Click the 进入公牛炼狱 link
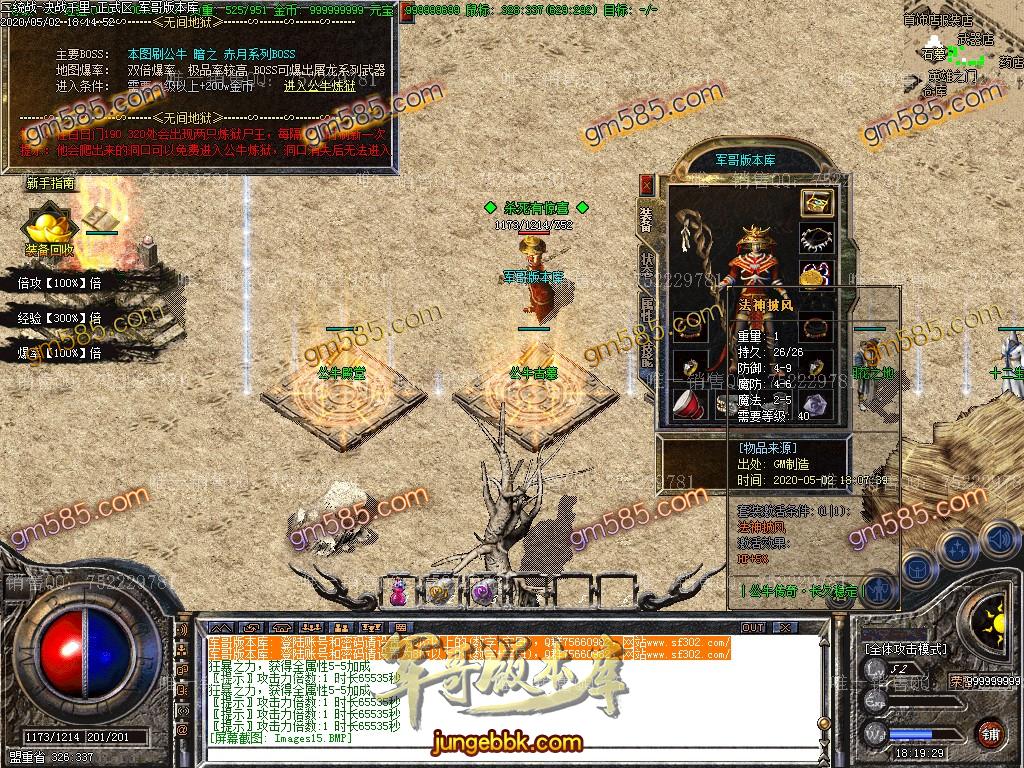The width and height of the screenshot is (1024, 768). point(319,86)
